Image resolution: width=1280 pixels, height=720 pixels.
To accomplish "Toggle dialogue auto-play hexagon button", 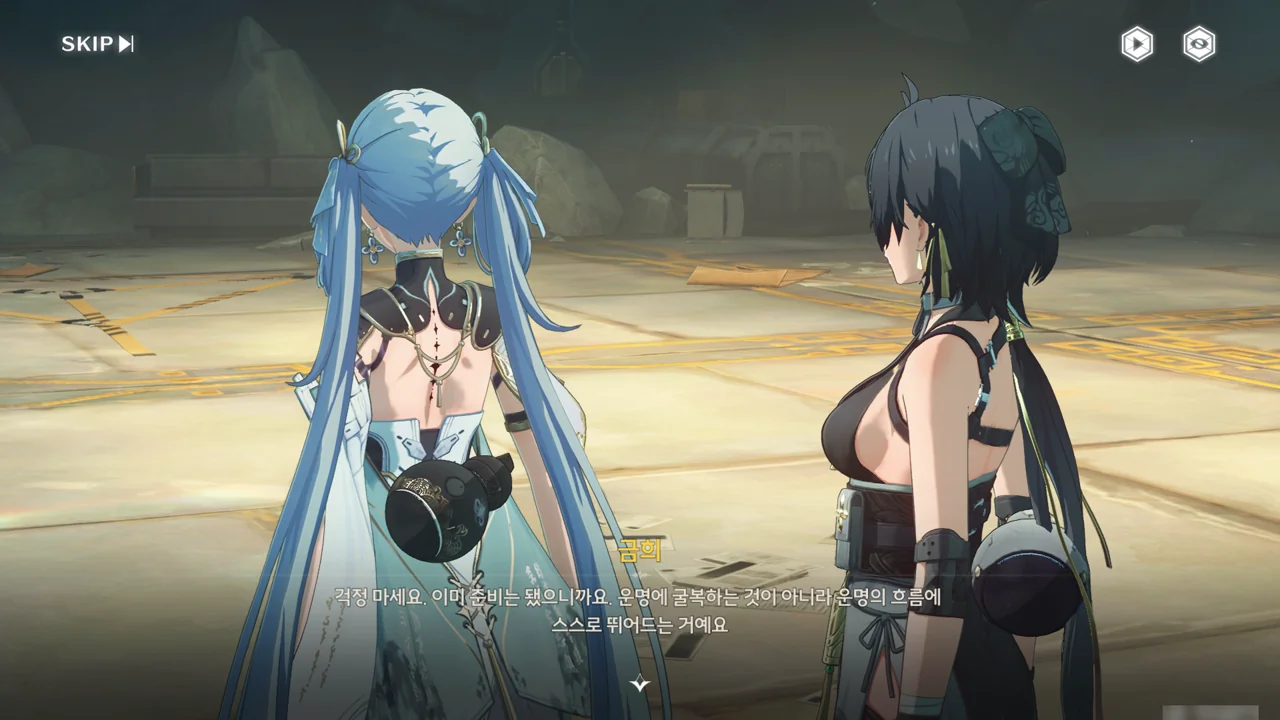I will pos(1137,44).
